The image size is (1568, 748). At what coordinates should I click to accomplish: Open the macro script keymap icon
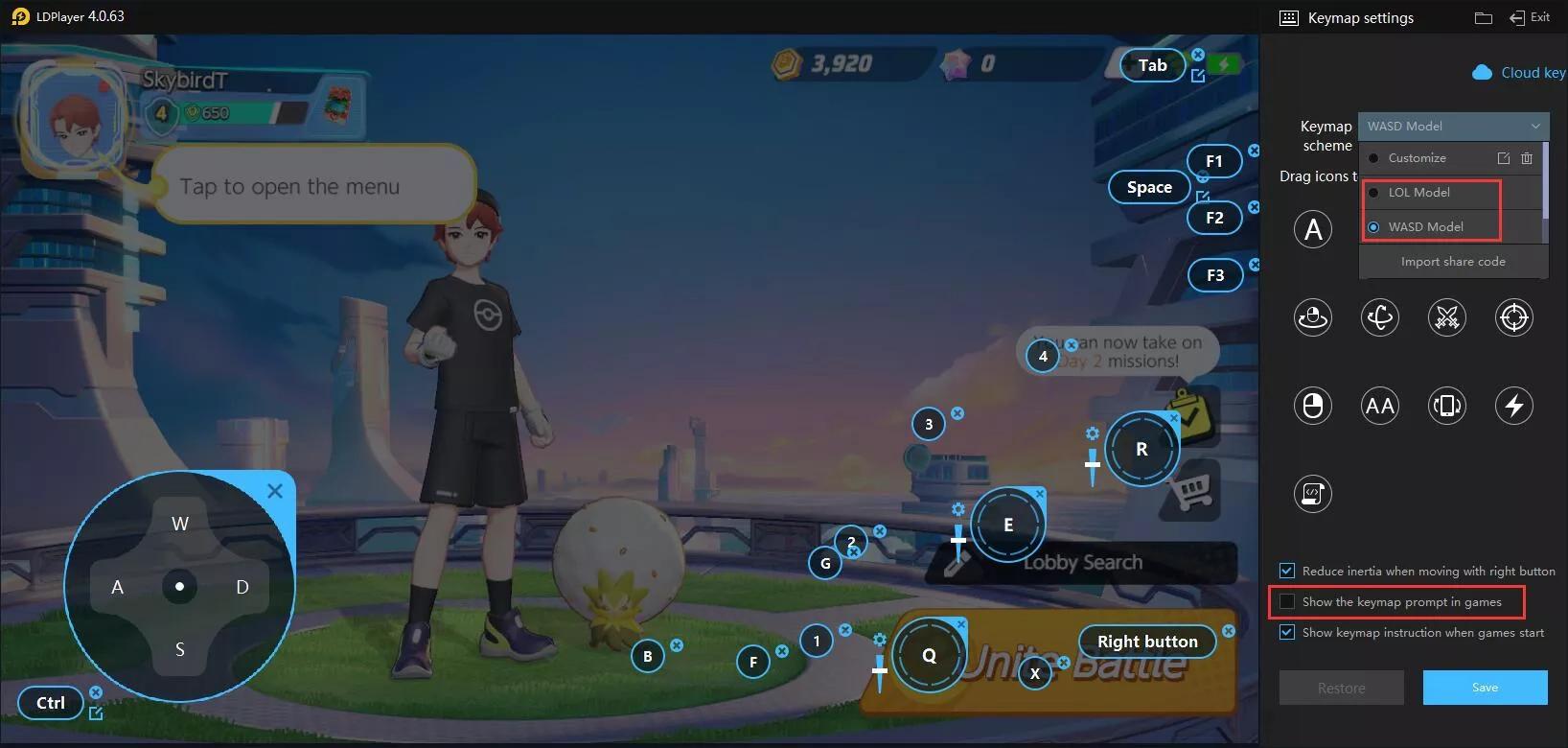coord(1312,494)
